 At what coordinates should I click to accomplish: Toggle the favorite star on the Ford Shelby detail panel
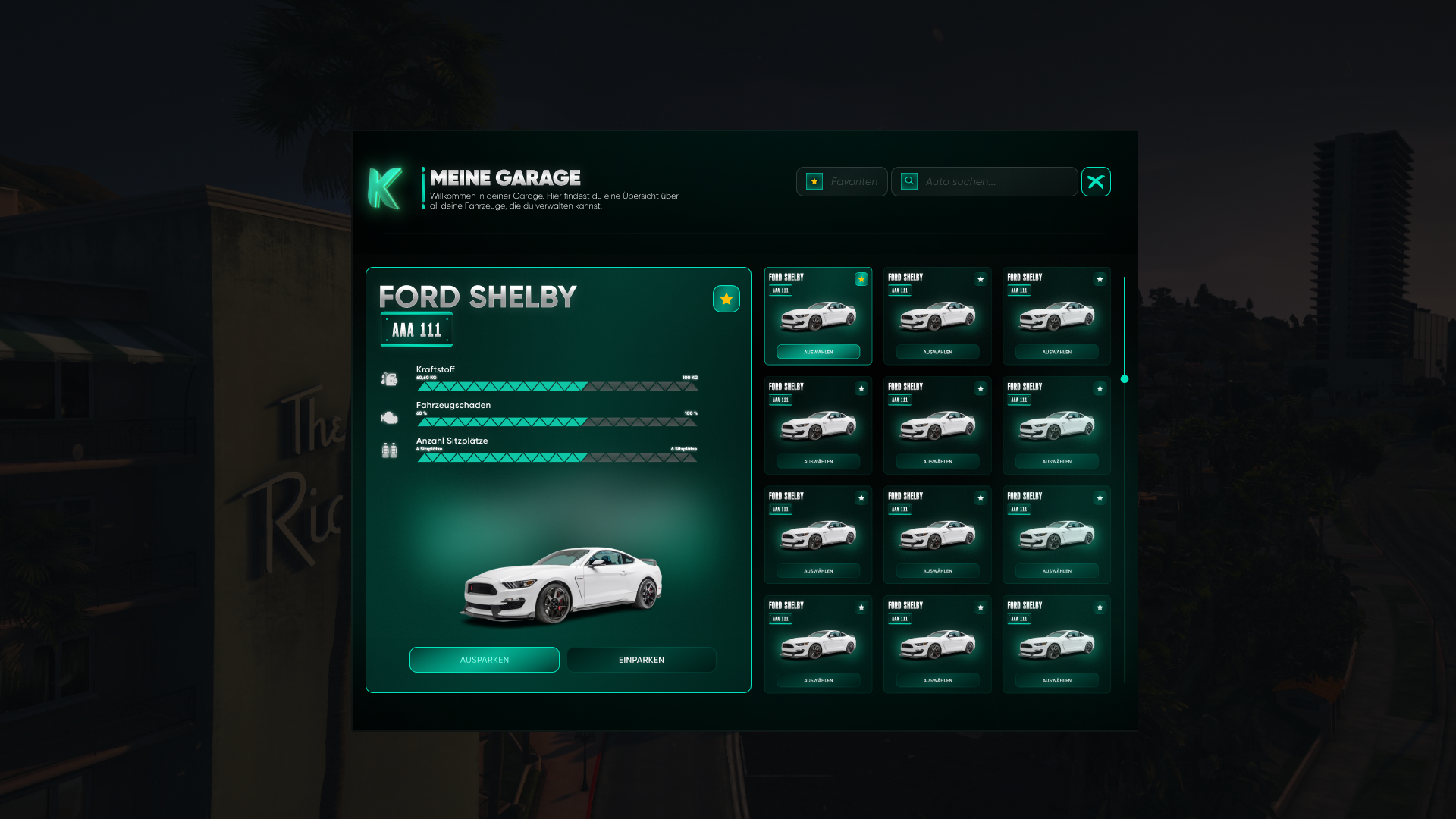point(726,298)
